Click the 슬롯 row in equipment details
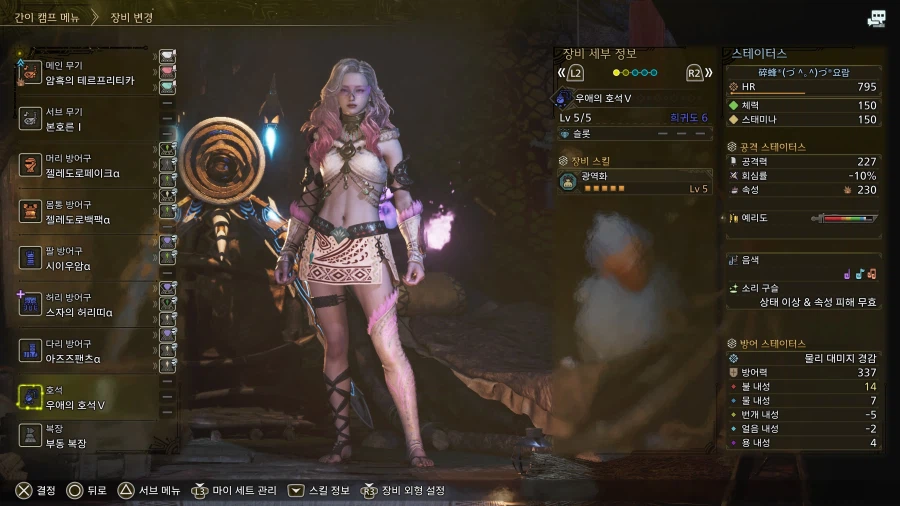The image size is (900, 506). (x=635, y=134)
